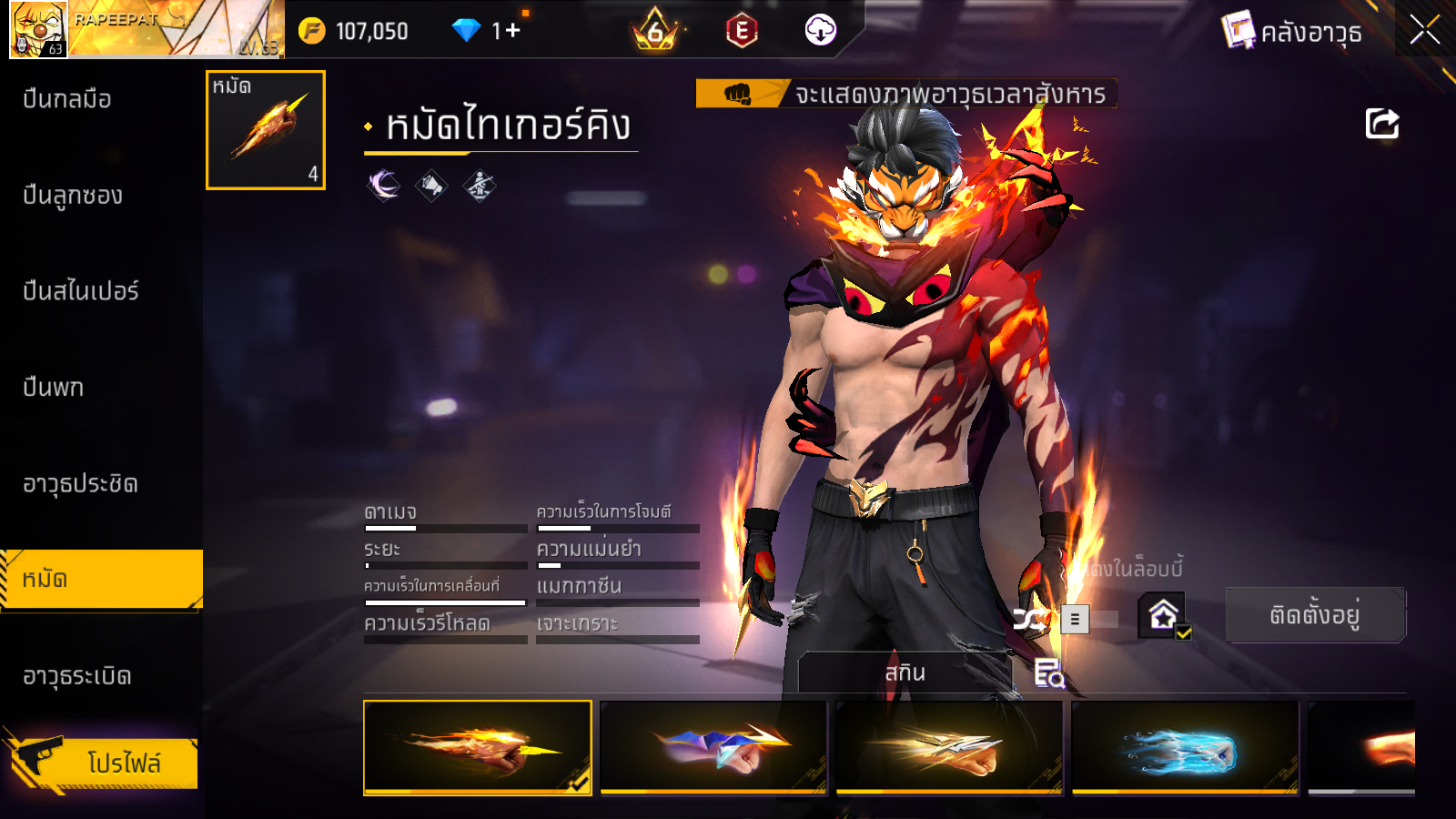This screenshot has height=819, width=1456.
Task: Select the ปืนสไนเปอร์ category
Action: click(x=81, y=291)
